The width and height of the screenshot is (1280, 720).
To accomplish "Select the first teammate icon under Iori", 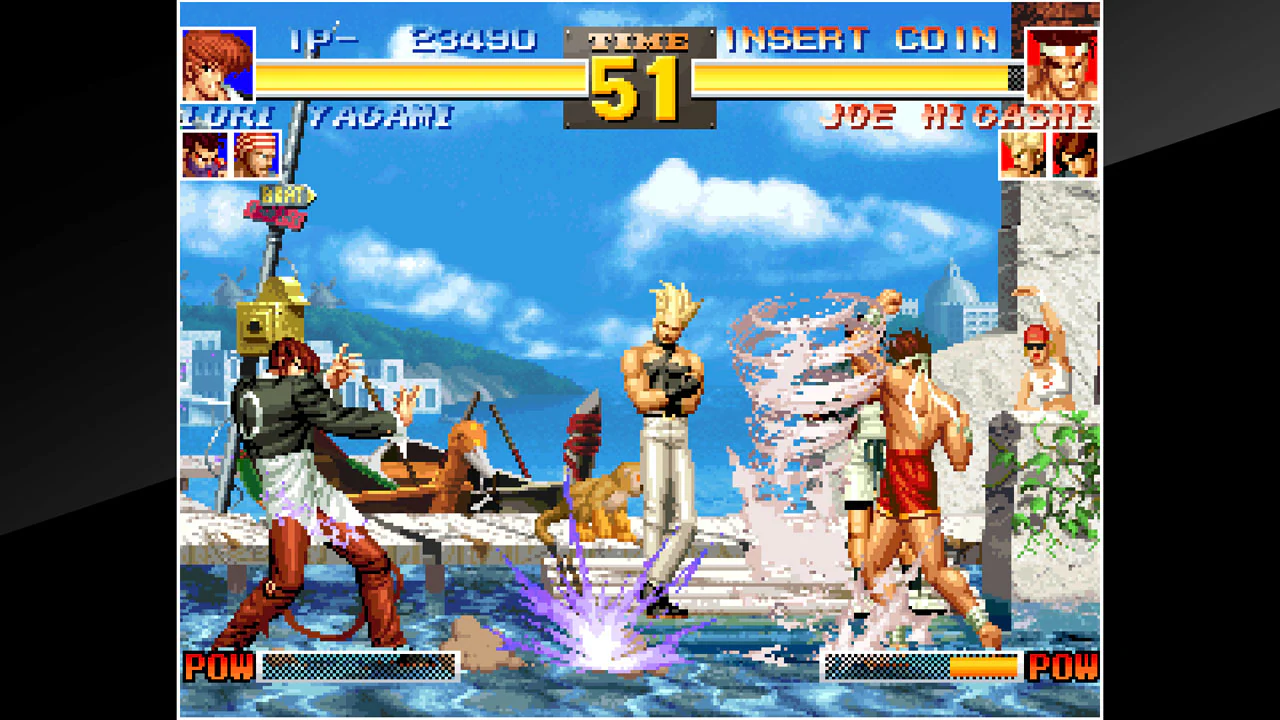I will tap(206, 156).
